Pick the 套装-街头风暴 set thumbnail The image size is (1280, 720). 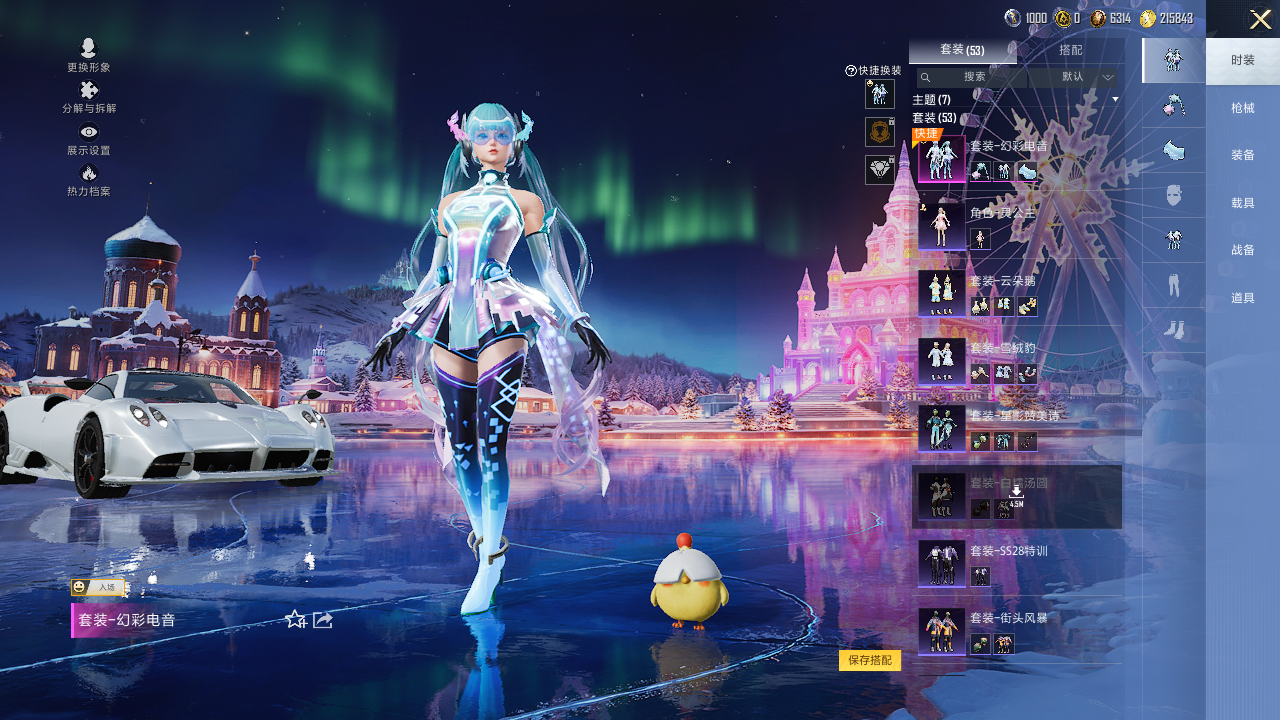click(x=942, y=631)
